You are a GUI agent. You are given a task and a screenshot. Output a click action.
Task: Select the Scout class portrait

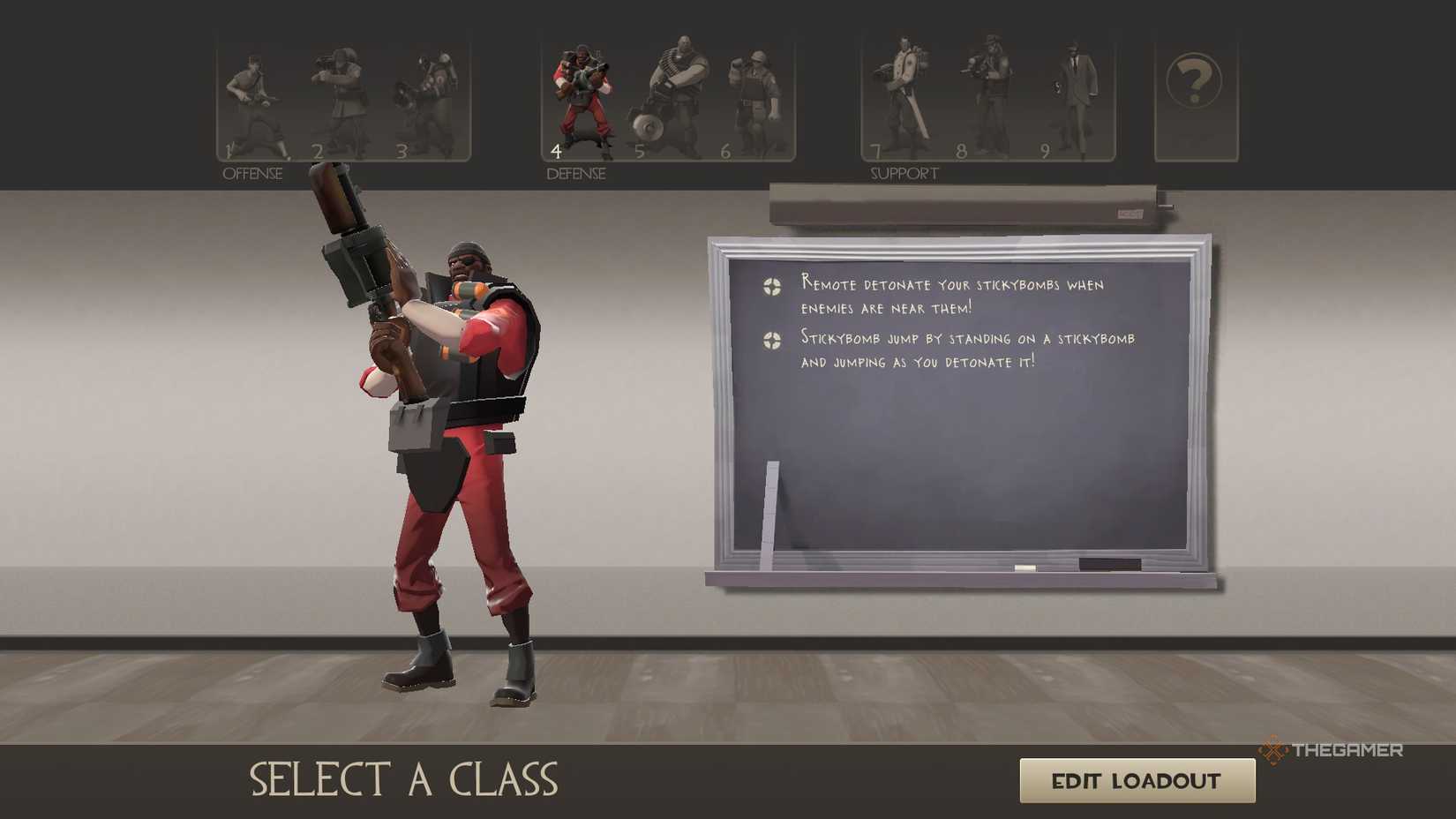(x=256, y=97)
